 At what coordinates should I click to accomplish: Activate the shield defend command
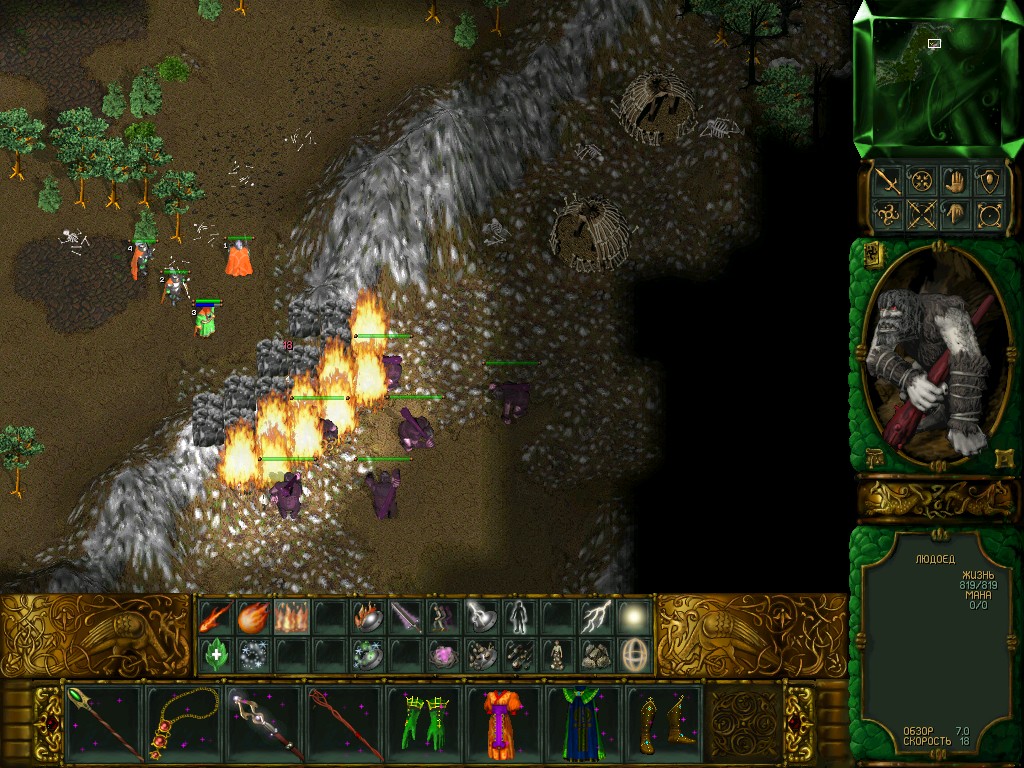(989, 181)
